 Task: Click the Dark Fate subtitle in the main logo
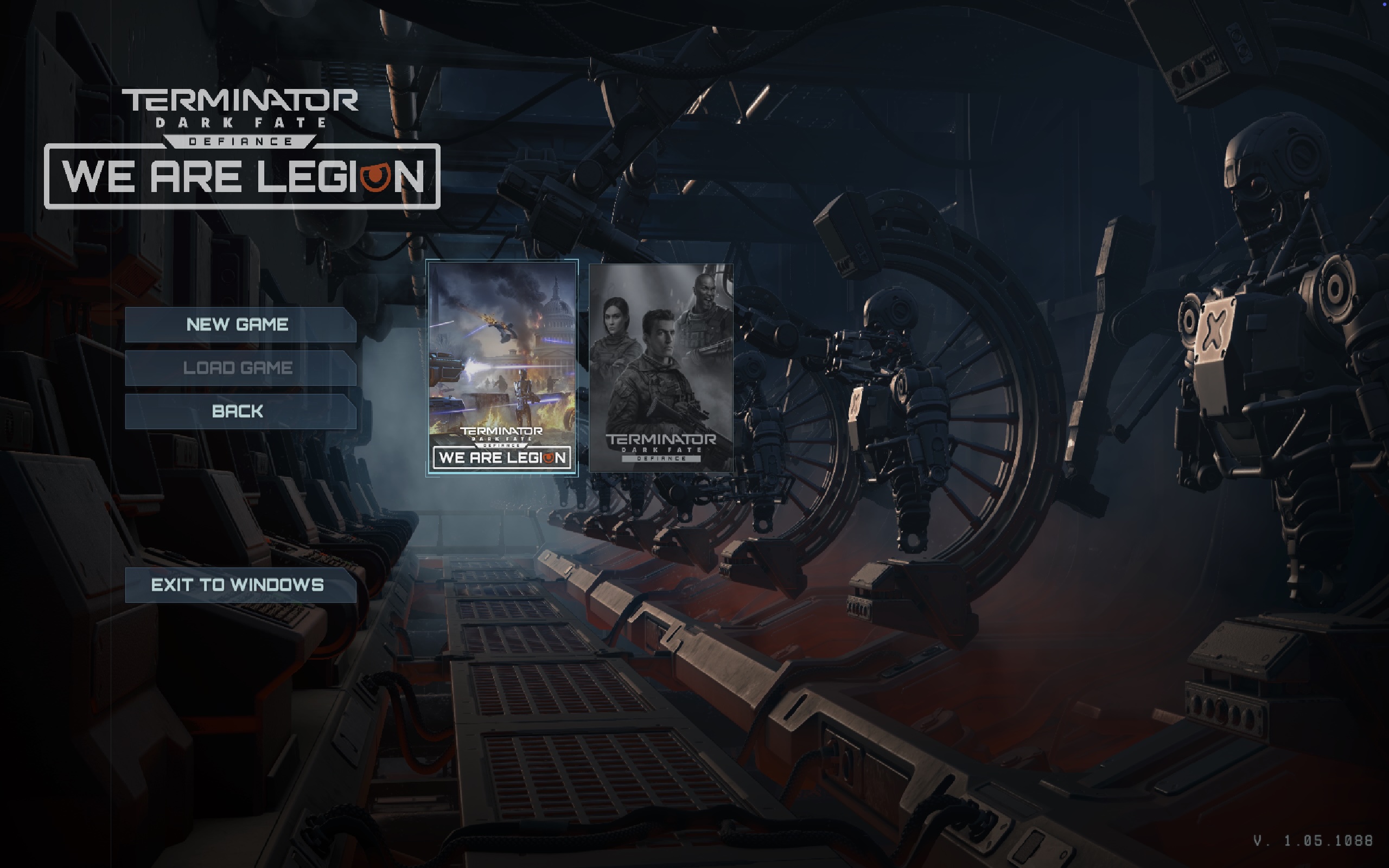coord(241,122)
